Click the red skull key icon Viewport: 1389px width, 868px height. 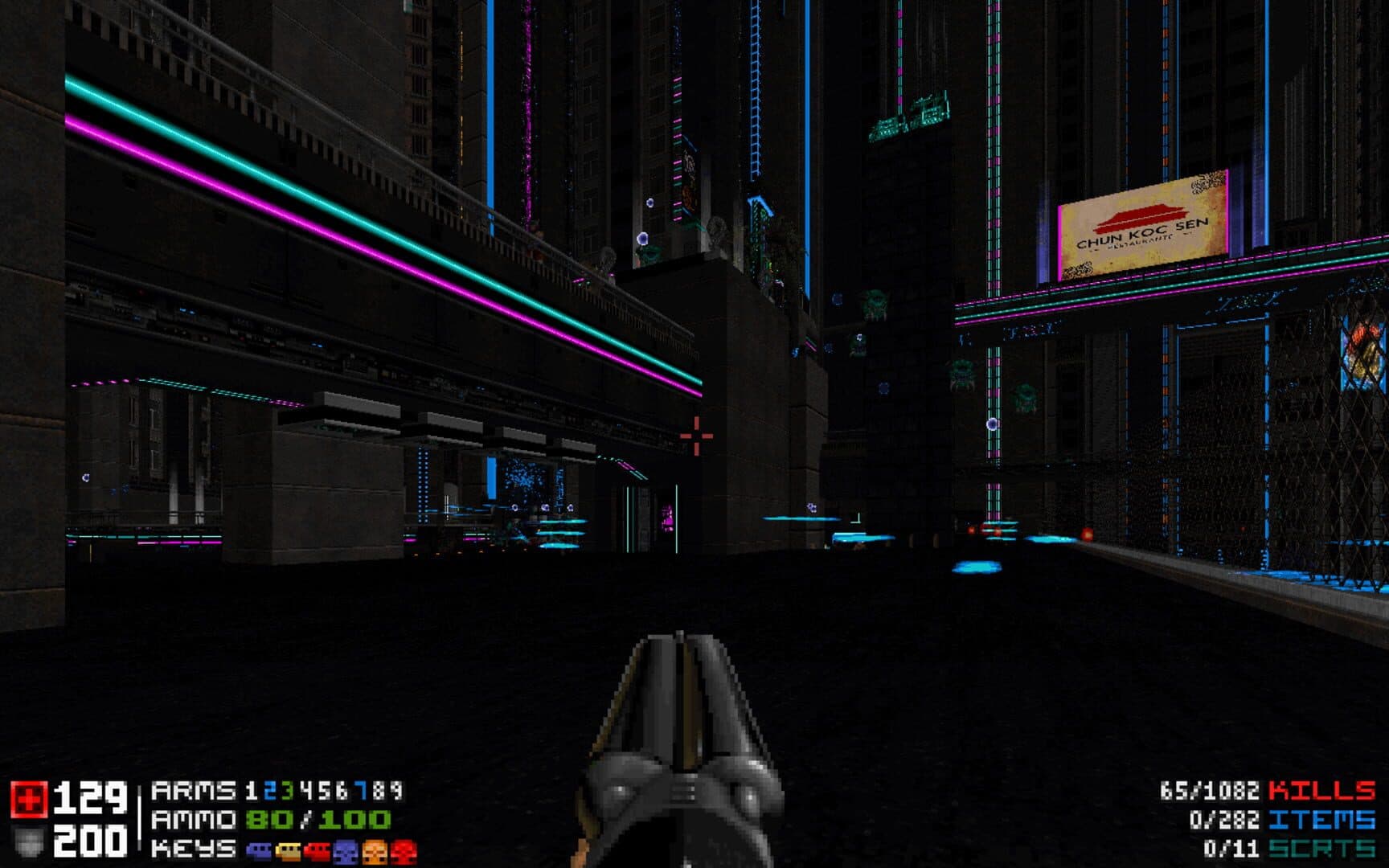point(404,850)
